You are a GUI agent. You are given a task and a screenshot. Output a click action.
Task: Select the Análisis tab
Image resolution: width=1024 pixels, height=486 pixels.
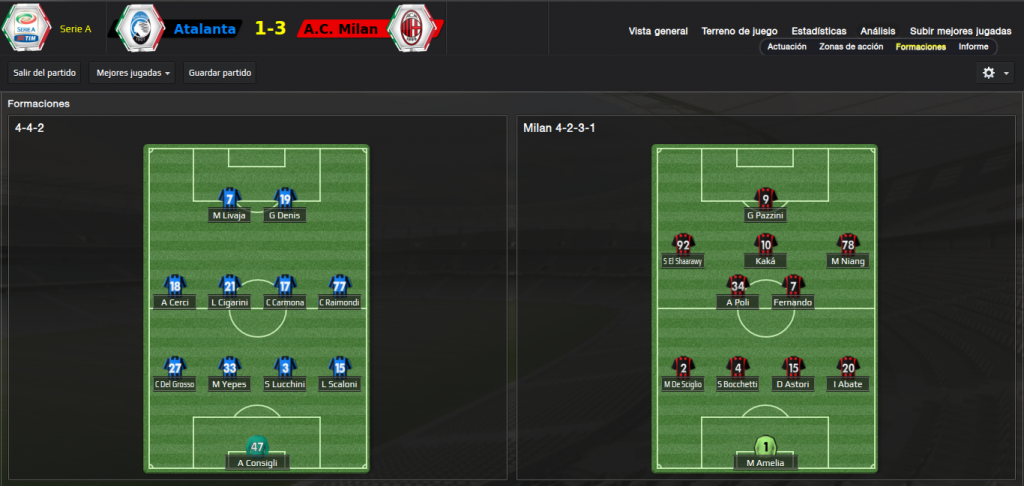pyautogui.click(x=877, y=31)
